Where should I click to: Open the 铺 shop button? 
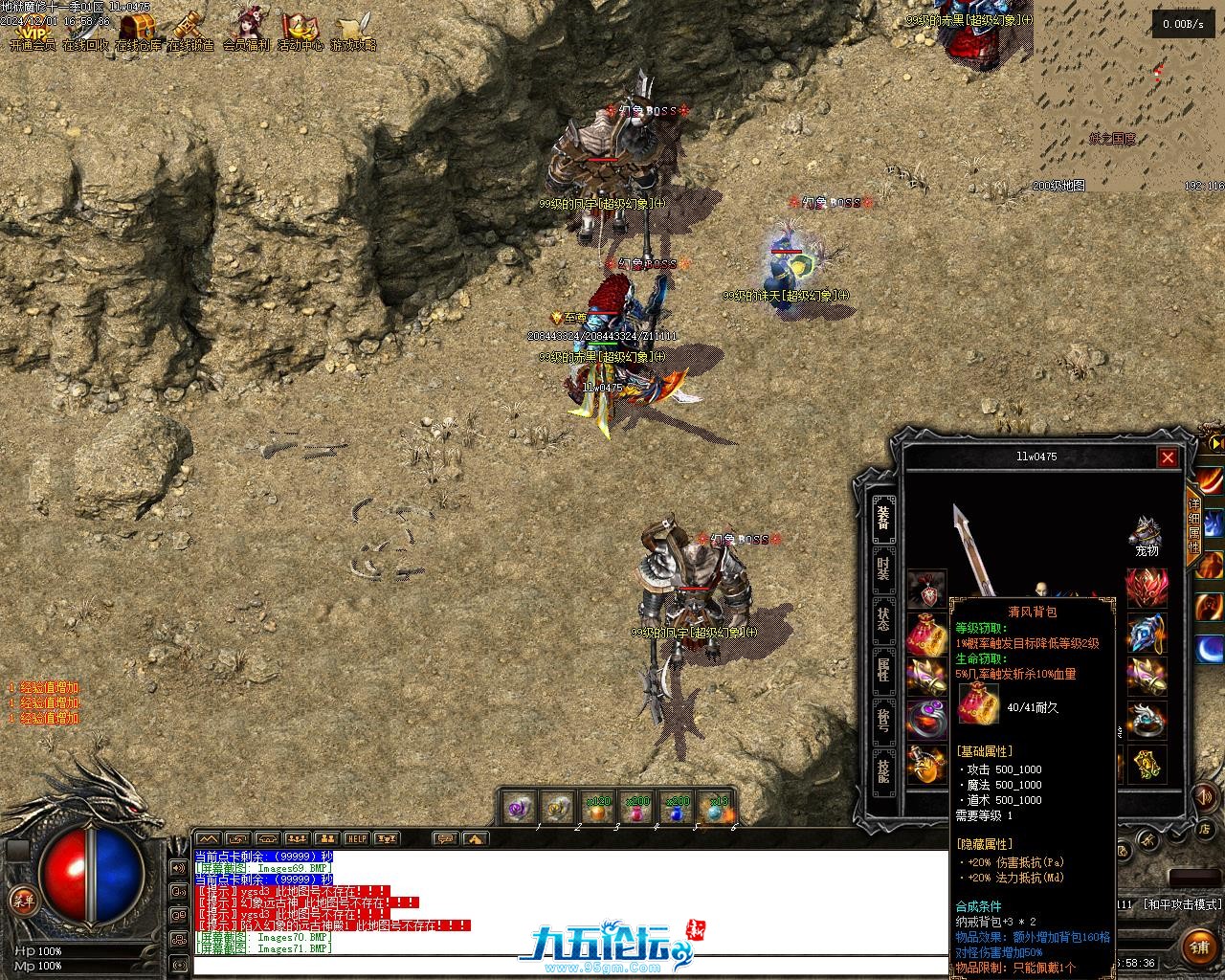(x=1199, y=947)
